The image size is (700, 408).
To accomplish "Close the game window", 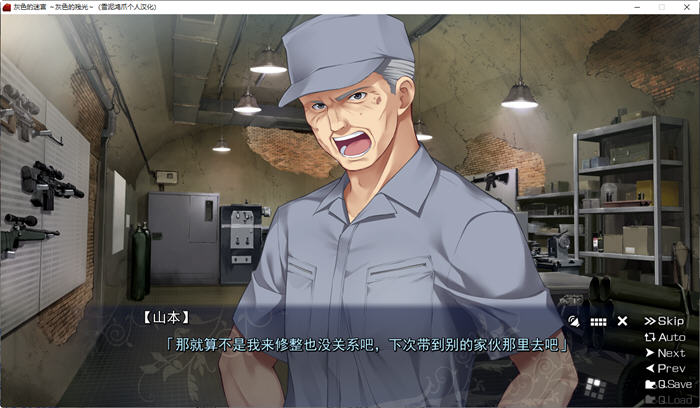I will (x=686, y=7).
